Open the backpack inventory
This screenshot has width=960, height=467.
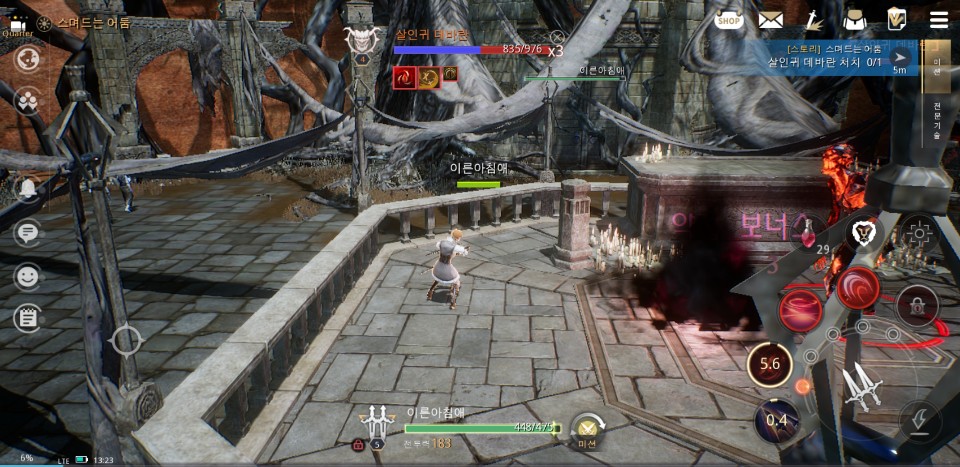point(853,19)
